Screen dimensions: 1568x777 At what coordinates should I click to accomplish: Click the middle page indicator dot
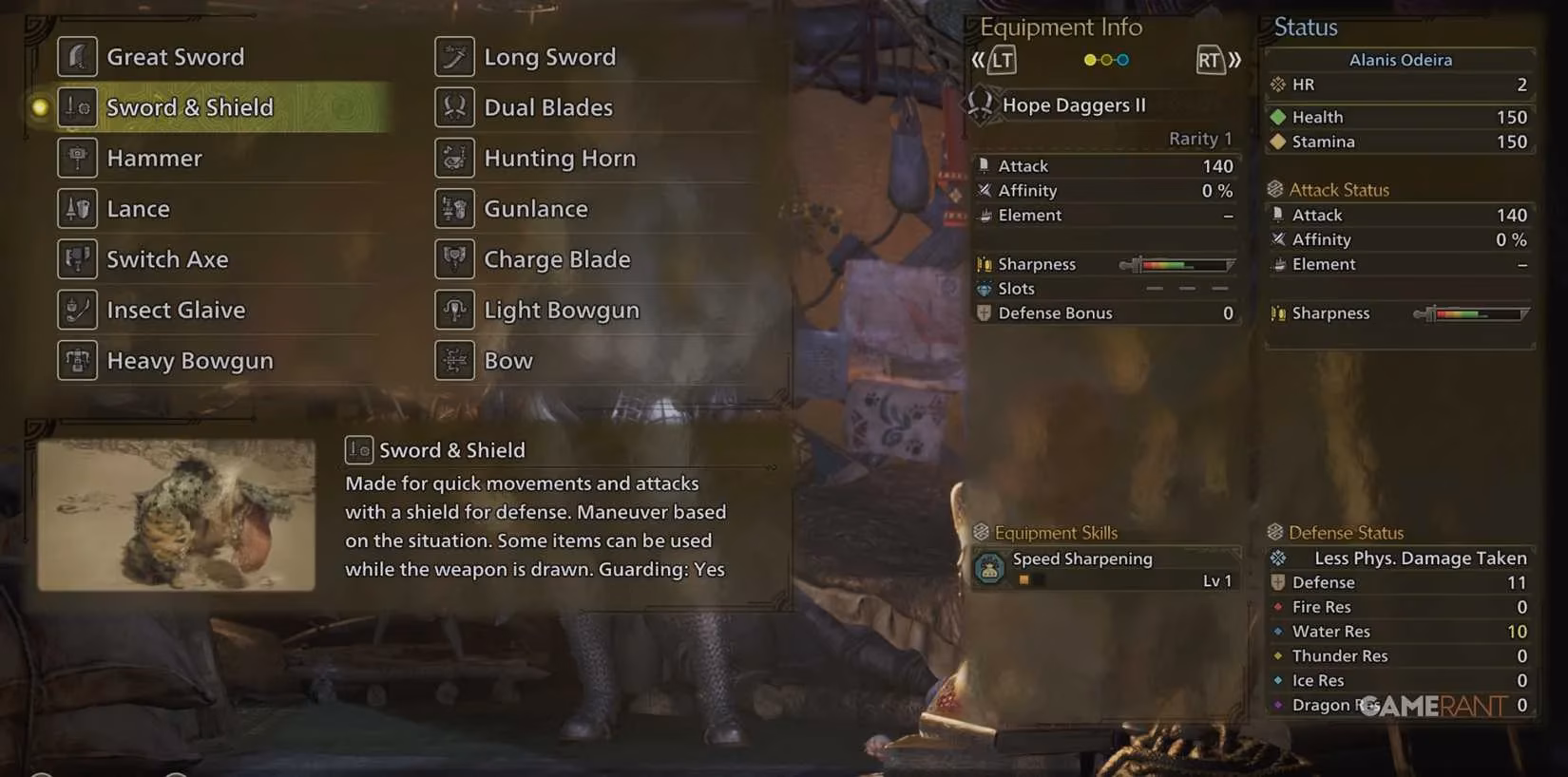click(x=1105, y=59)
